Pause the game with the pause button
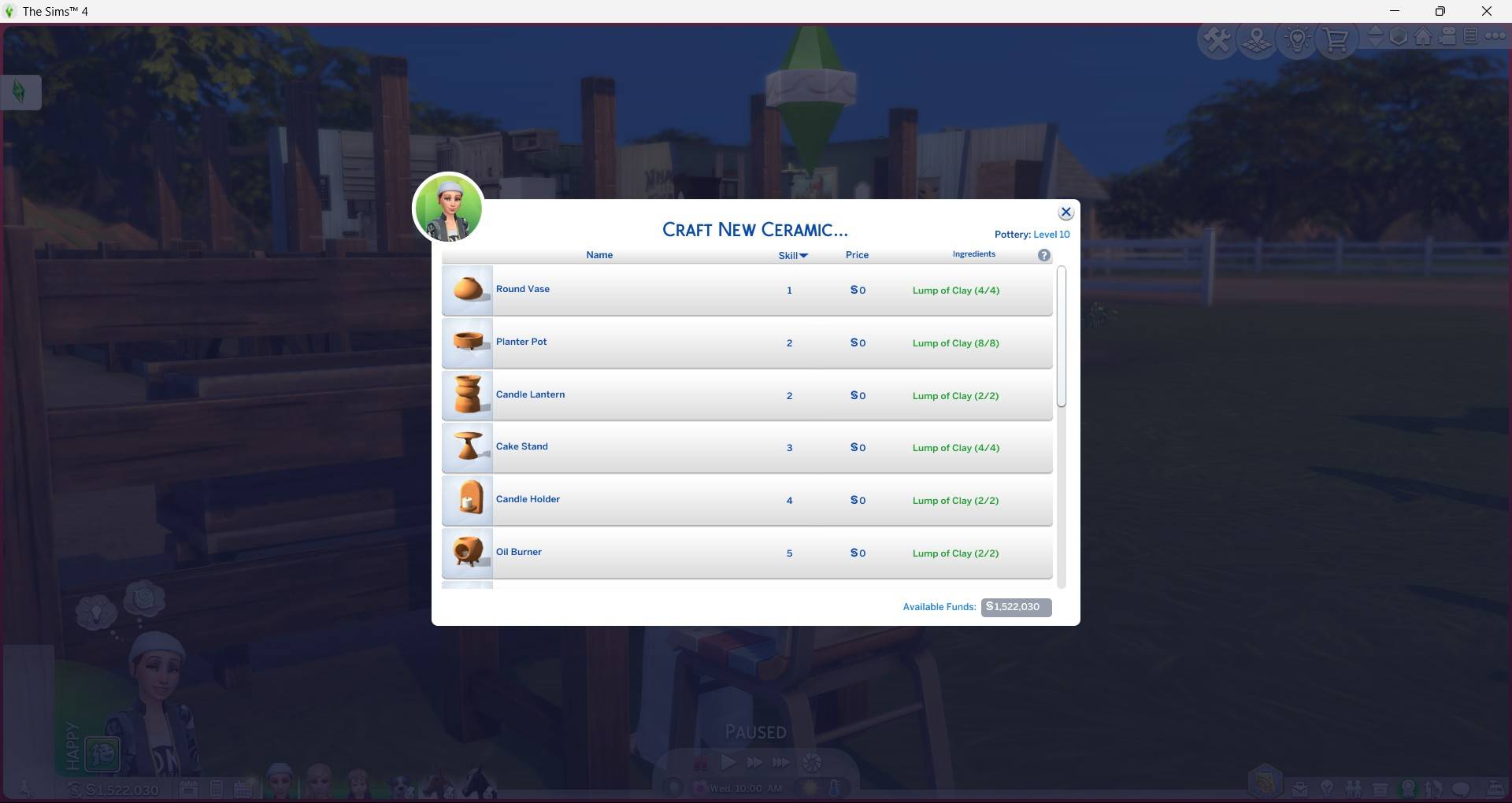Viewport: 1512px width, 803px height. pyautogui.click(x=701, y=762)
